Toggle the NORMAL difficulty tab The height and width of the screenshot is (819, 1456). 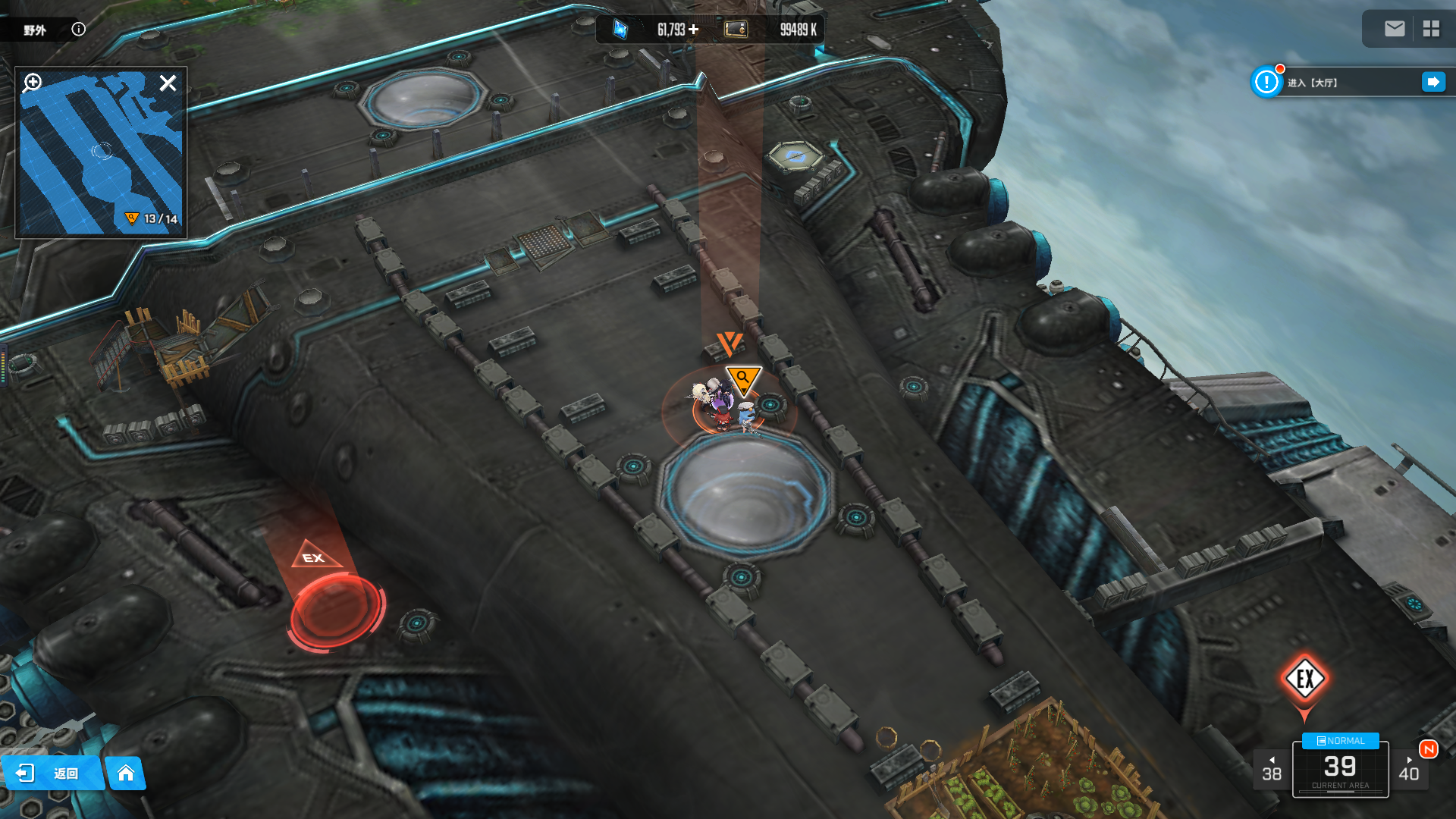pyautogui.click(x=1340, y=741)
